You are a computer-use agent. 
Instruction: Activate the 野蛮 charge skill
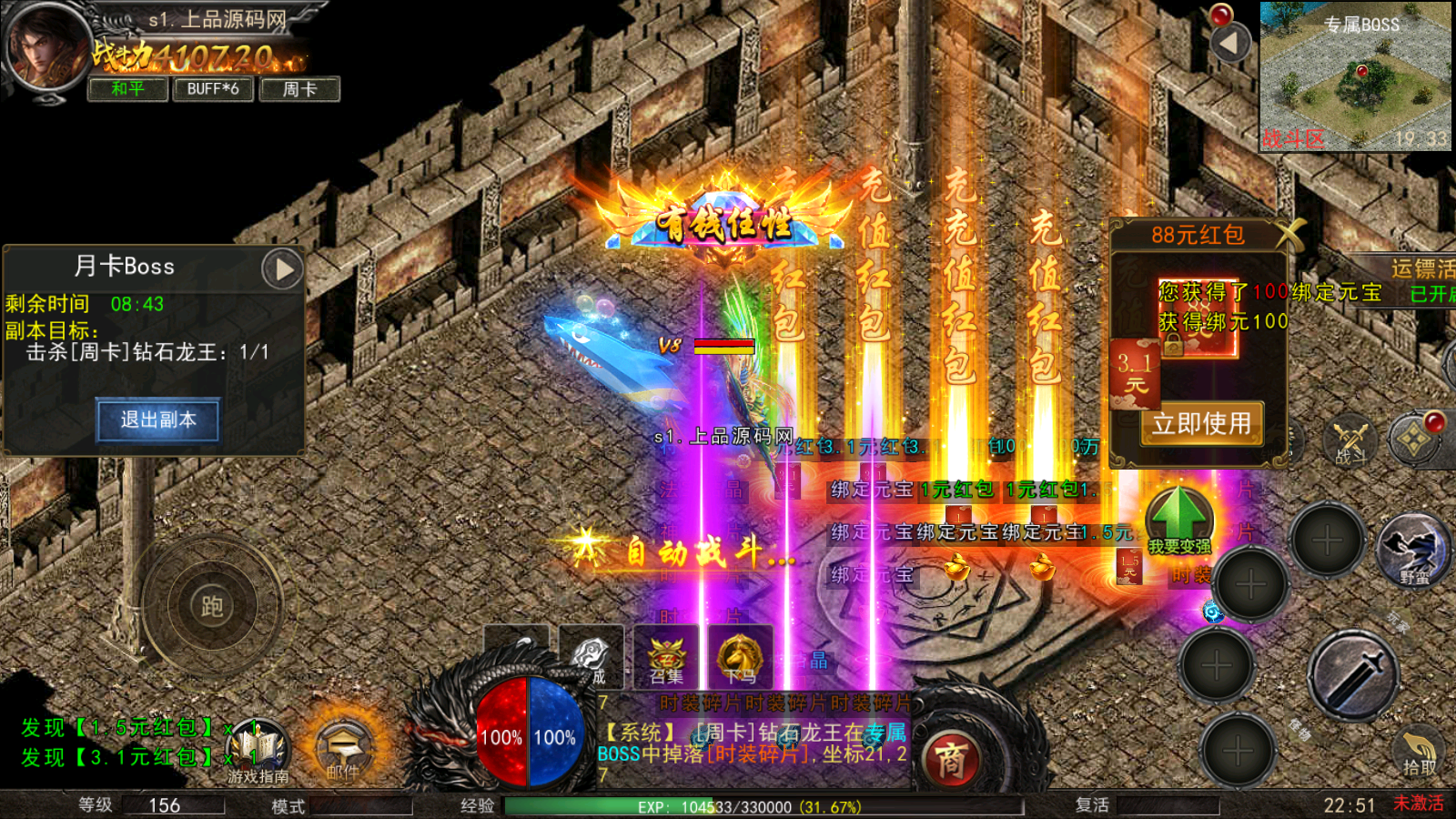(x=1414, y=549)
